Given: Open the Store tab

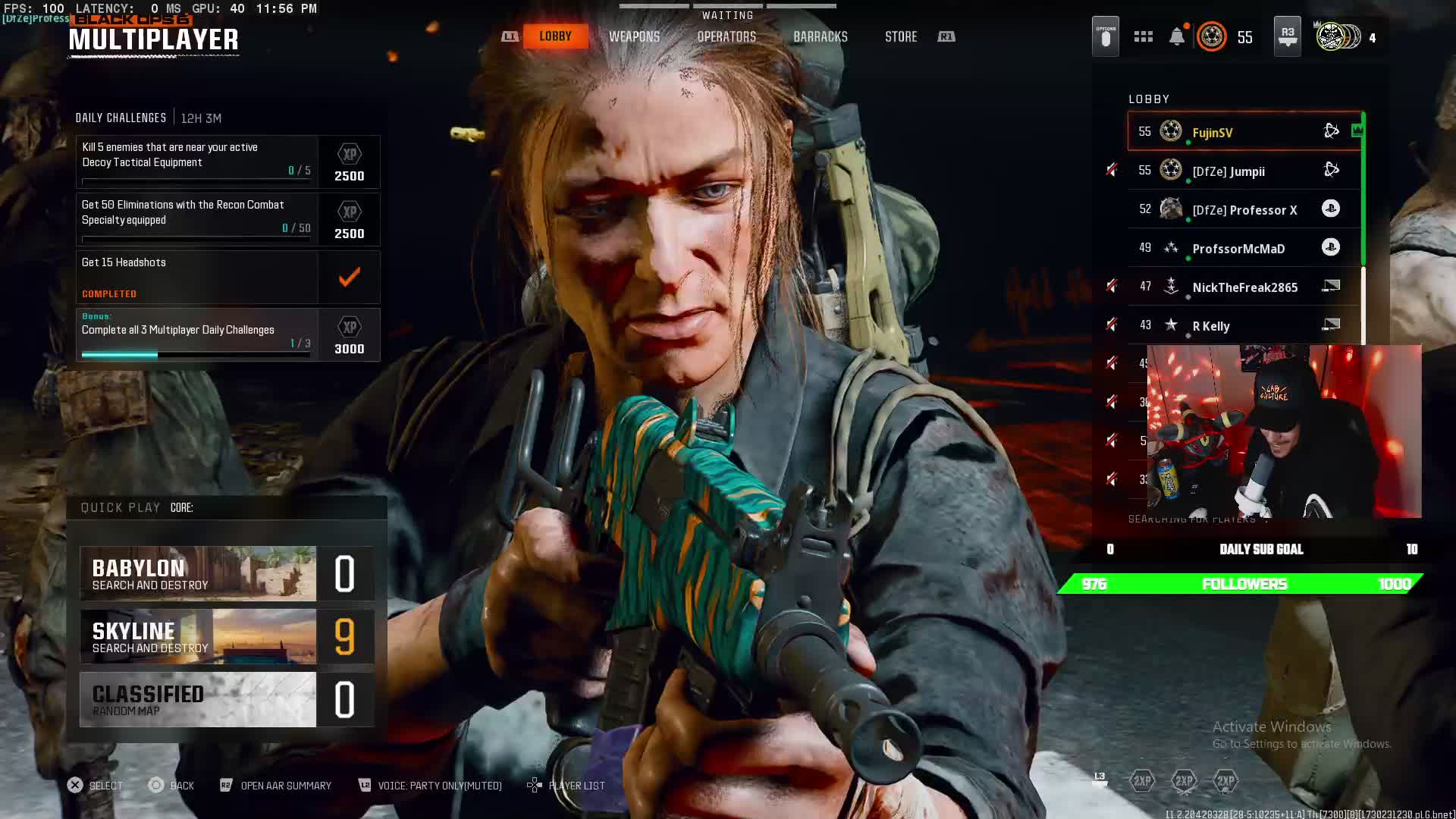Looking at the screenshot, I should tap(901, 36).
